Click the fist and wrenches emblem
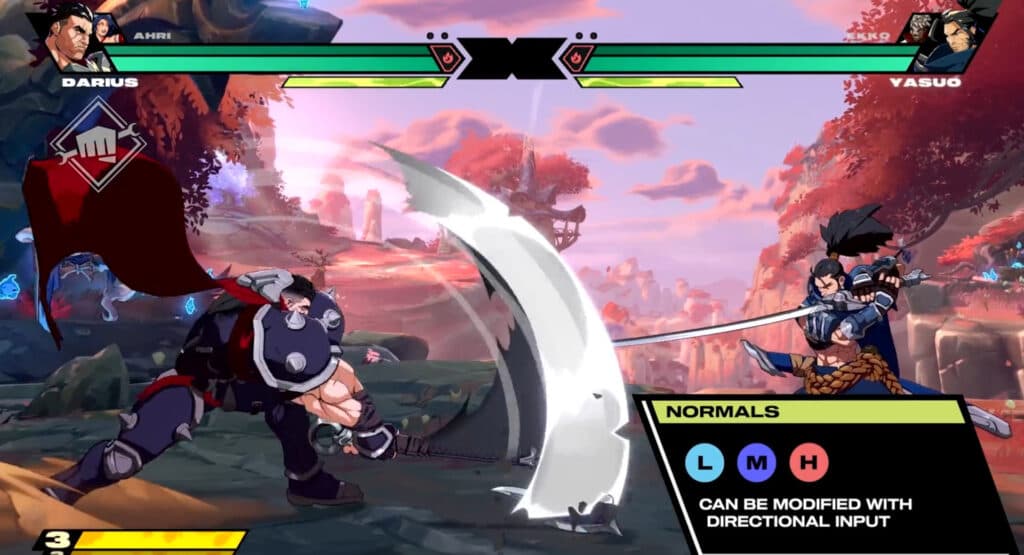 click(98, 144)
